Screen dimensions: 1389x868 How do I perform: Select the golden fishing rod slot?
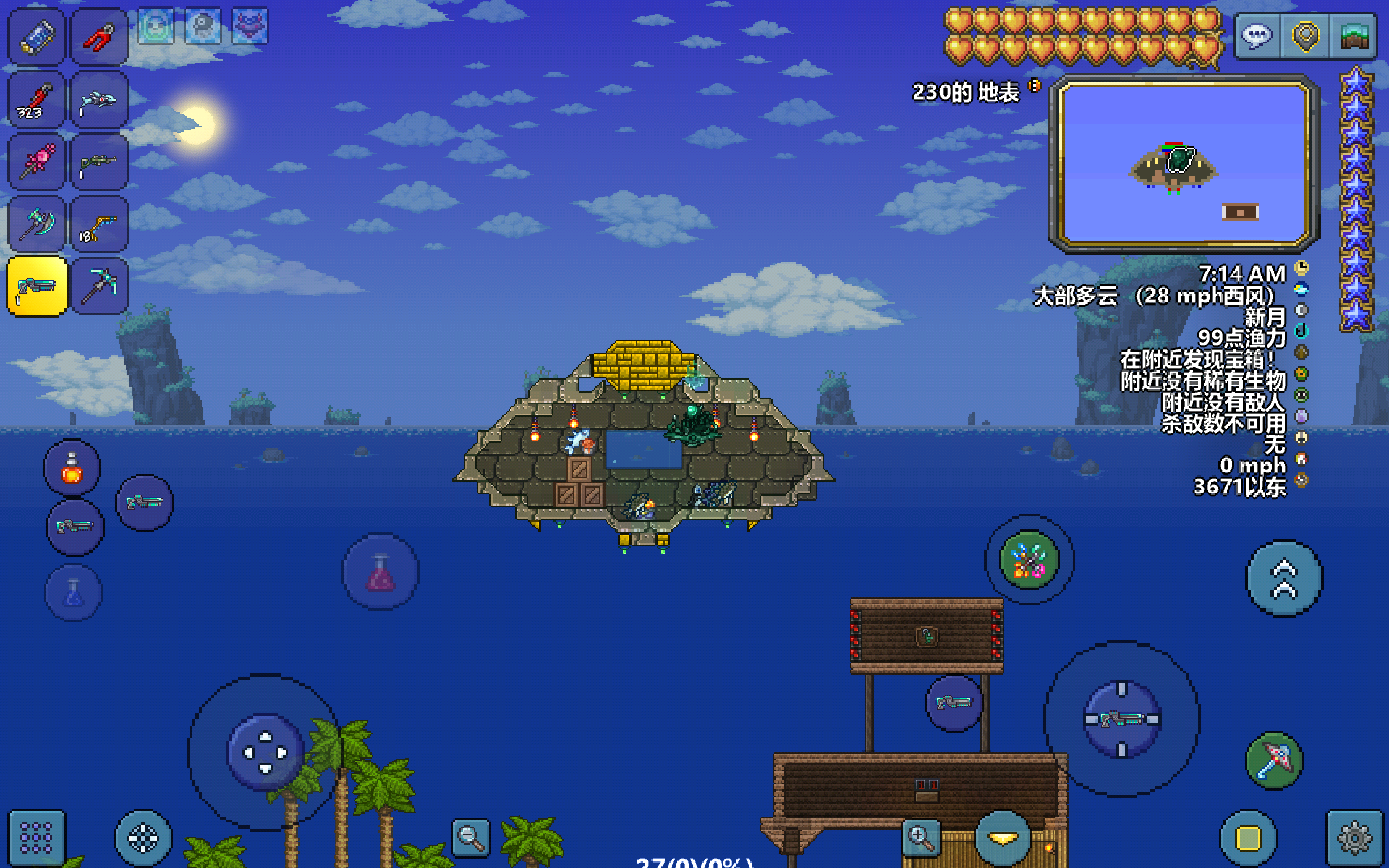pos(100,224)
